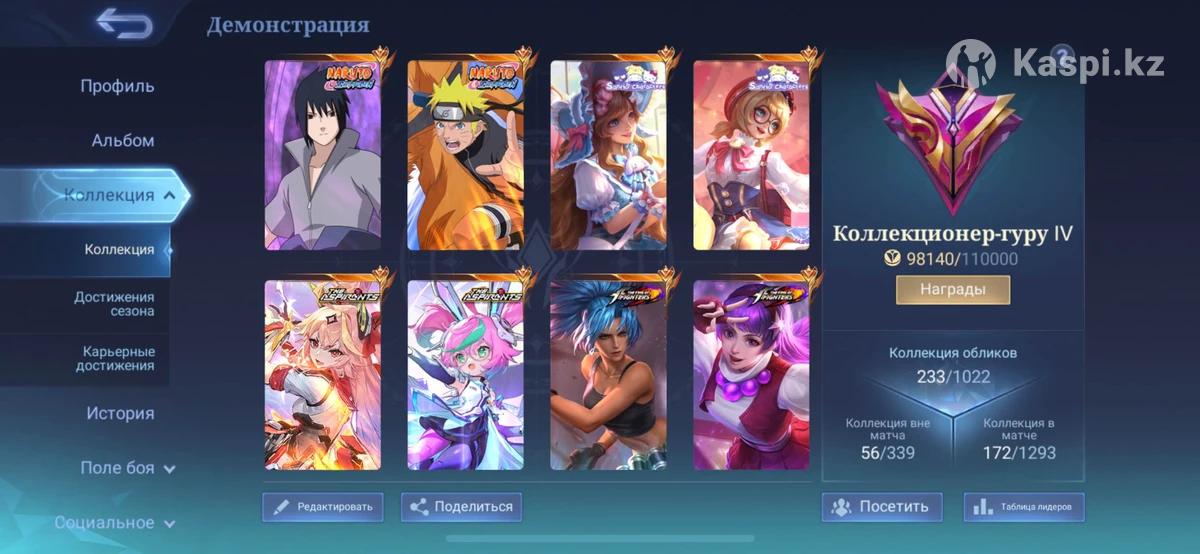
Task: Select the blonde glasses Sanrio skin card
Action: pos(751,155)
